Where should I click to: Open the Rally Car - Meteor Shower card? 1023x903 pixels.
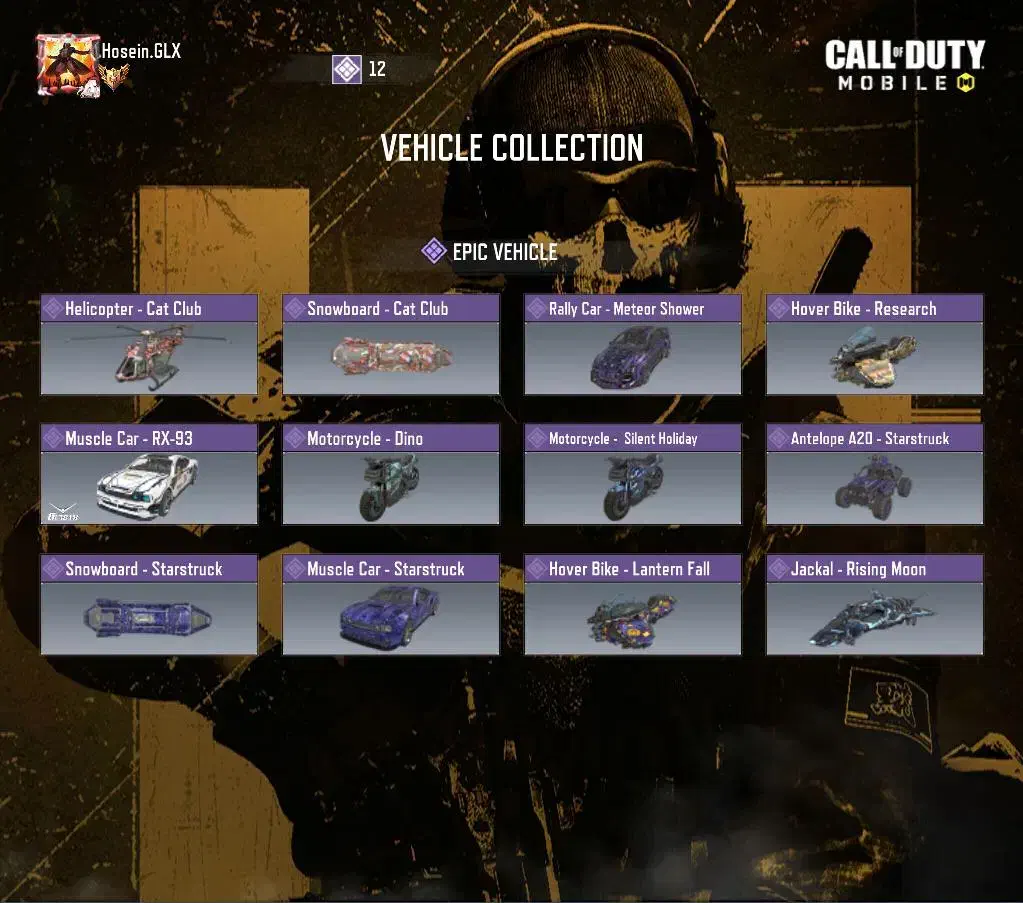(633, 345)
